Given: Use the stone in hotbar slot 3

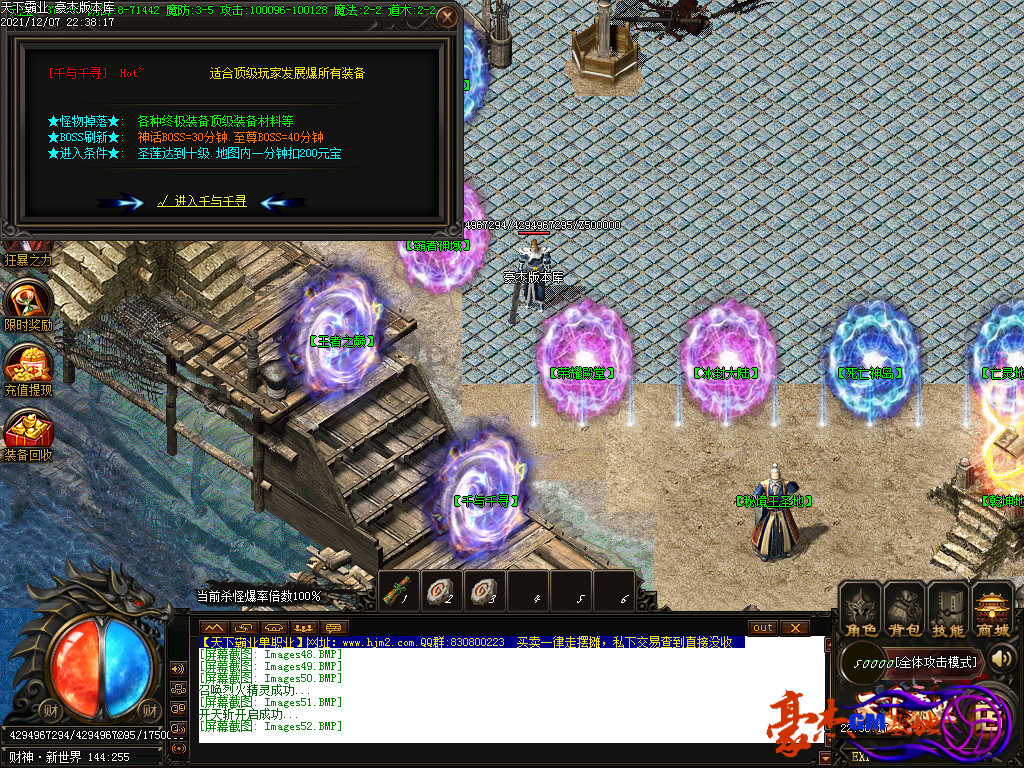Looking at the screenshot, I should [x=485, y=590].
